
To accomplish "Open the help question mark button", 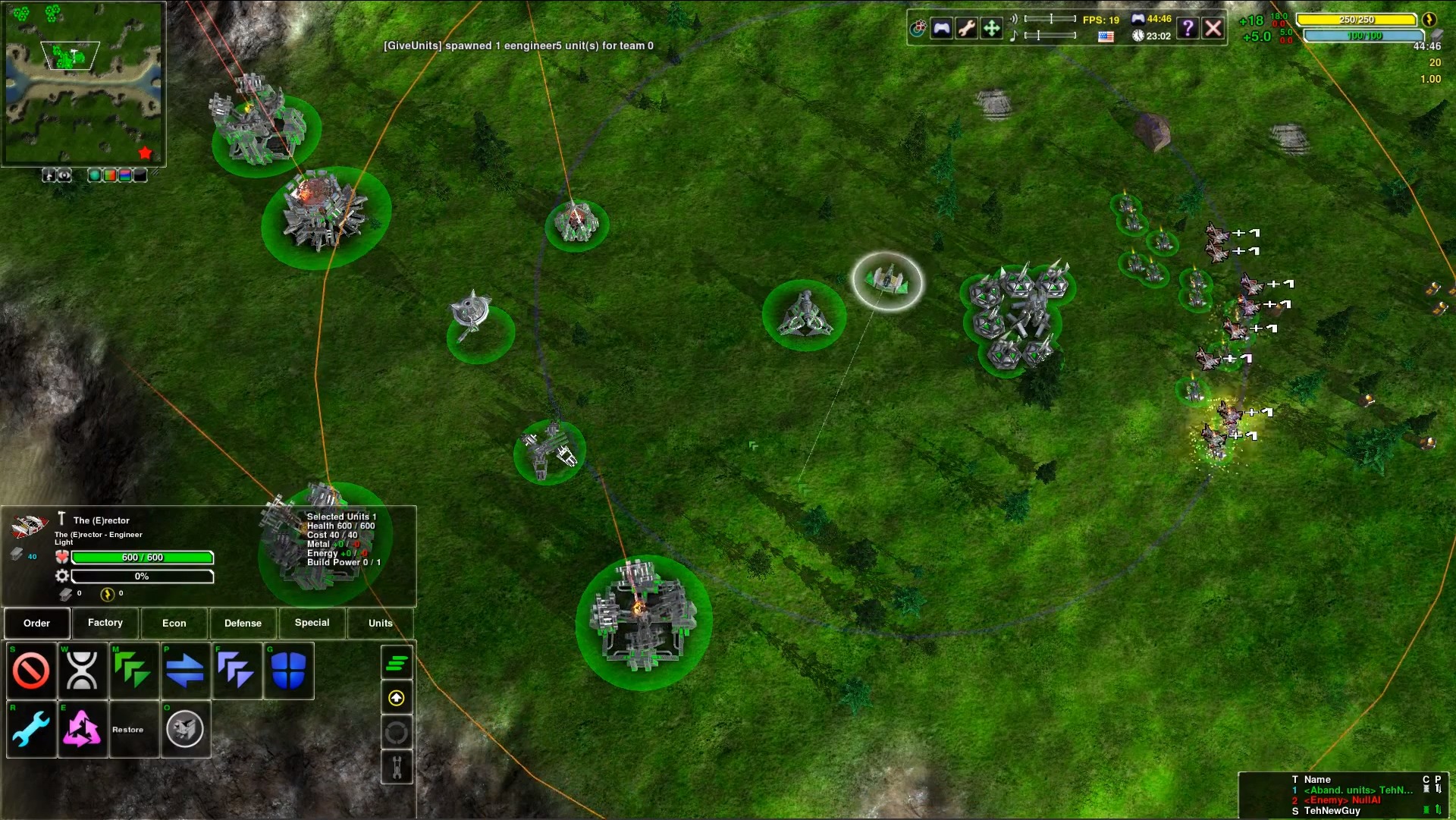I will [x=1188, y=29].
